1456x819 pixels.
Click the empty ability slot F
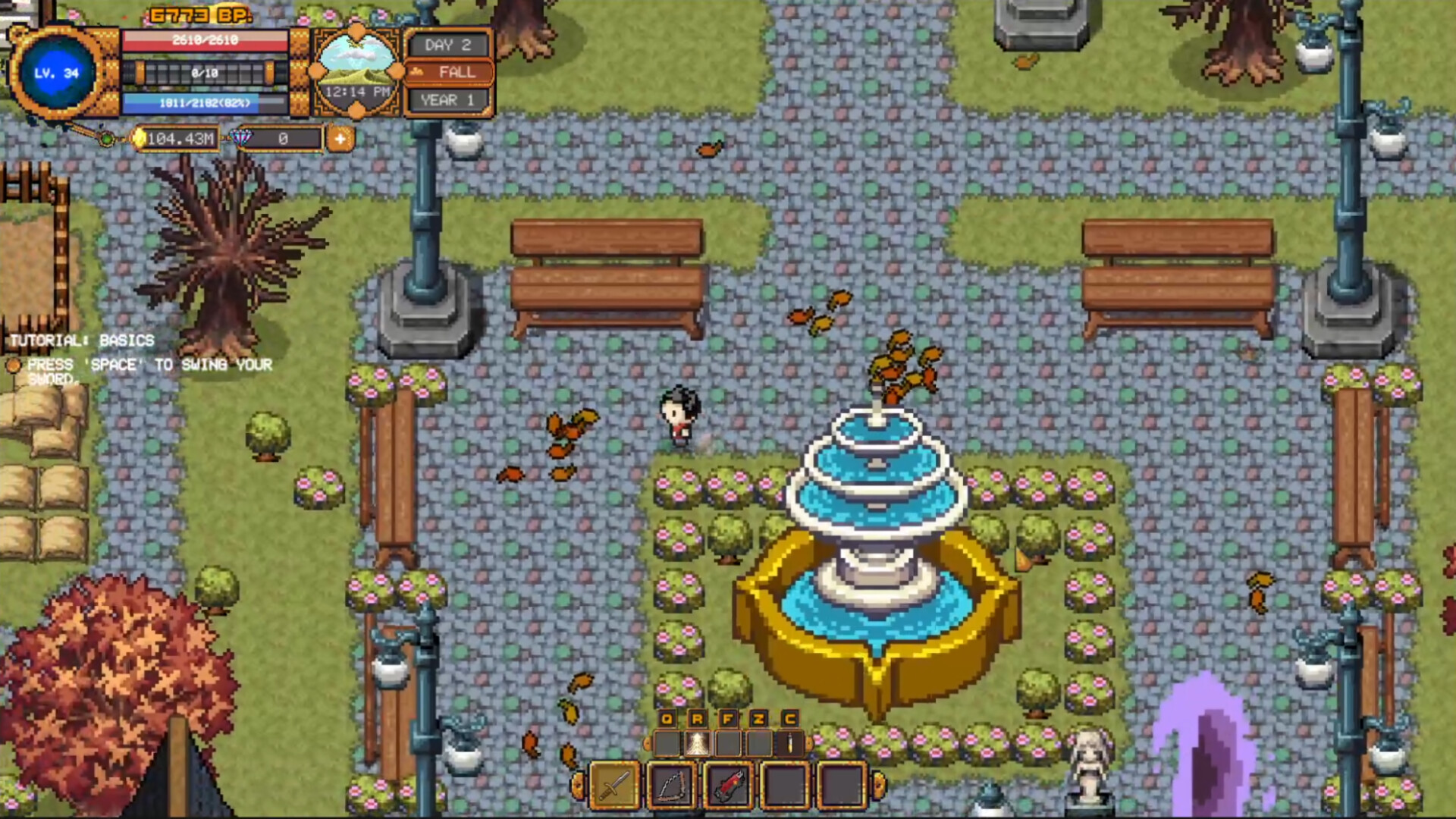[x=727, y=742]
